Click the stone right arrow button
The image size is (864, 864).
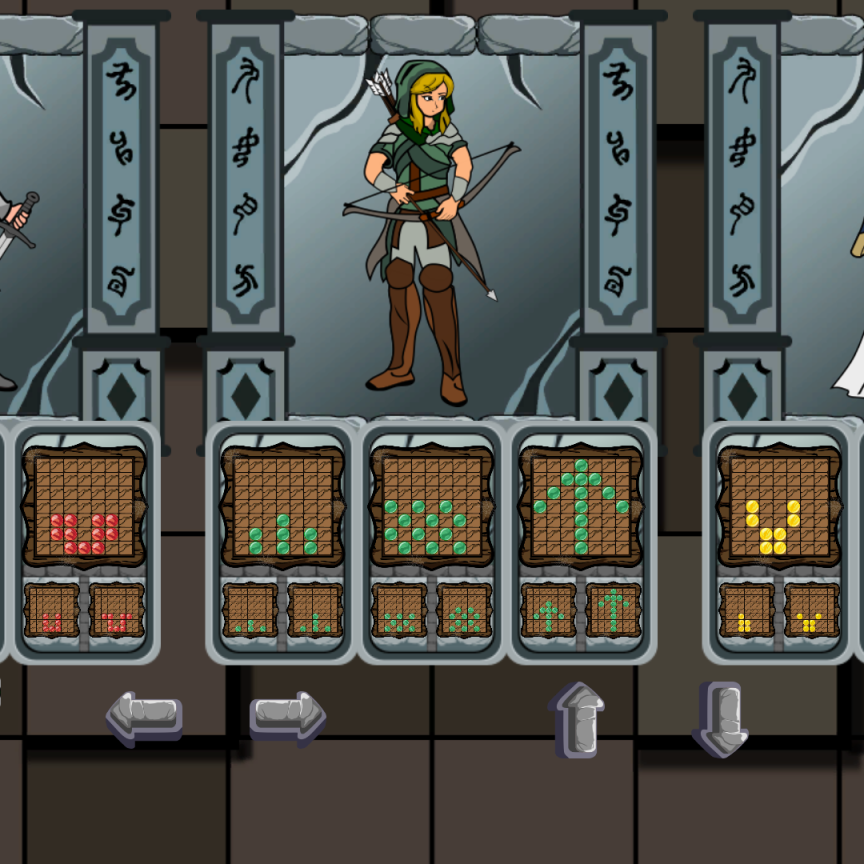(287, 716)
